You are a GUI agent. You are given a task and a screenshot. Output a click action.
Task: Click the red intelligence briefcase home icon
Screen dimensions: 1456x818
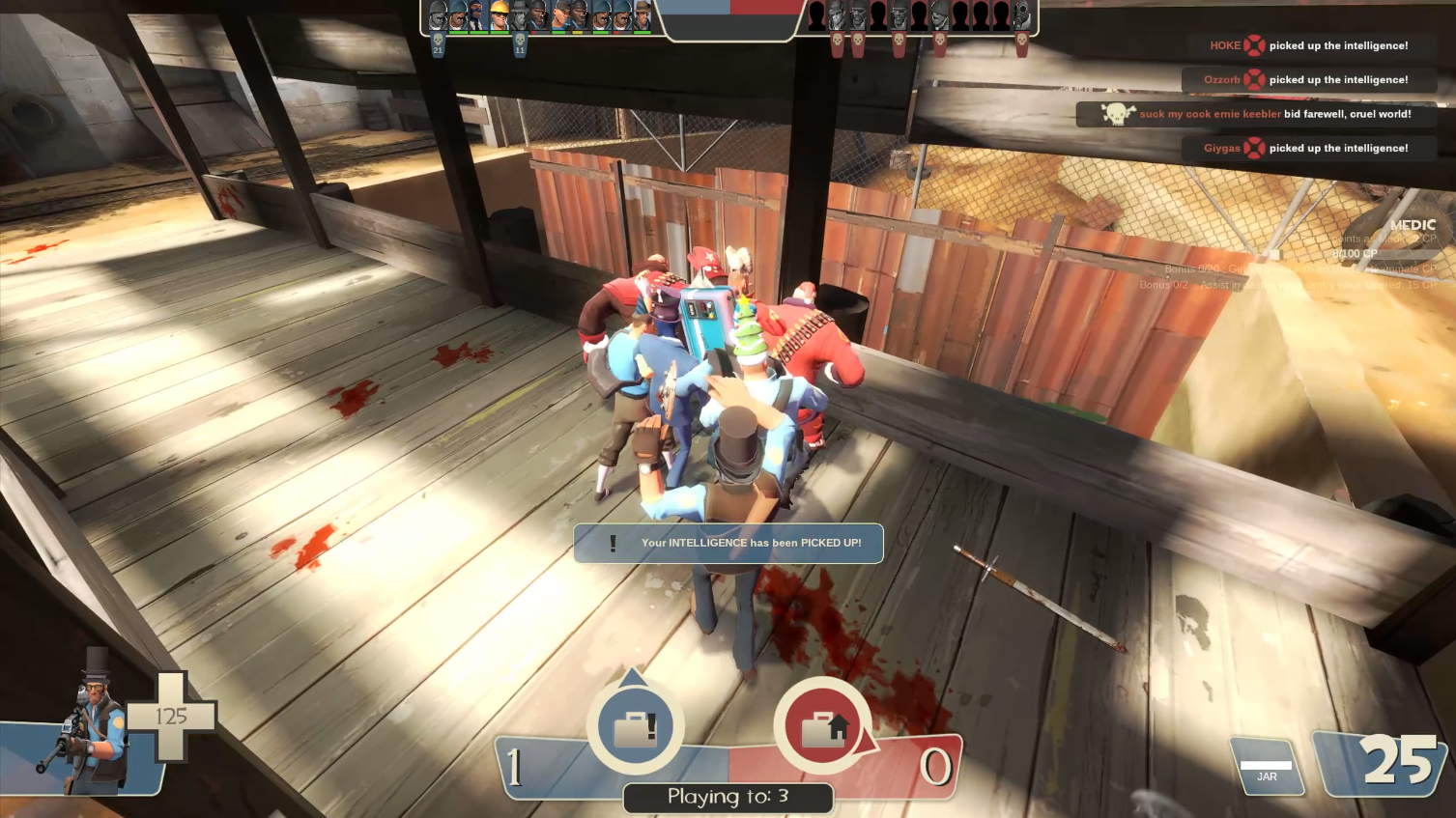pos(823,726)
